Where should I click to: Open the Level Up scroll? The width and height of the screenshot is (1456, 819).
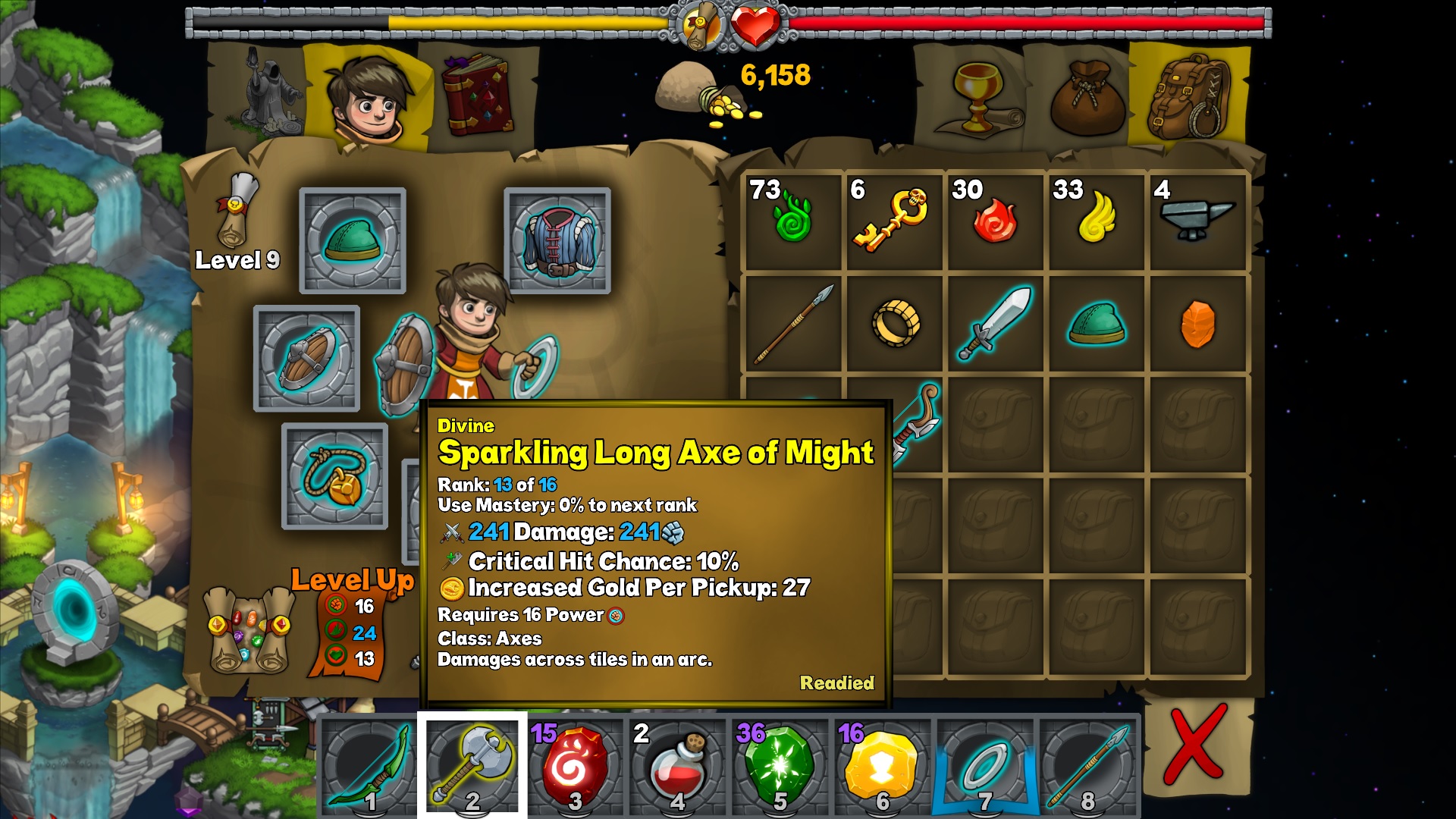[250, 631]
